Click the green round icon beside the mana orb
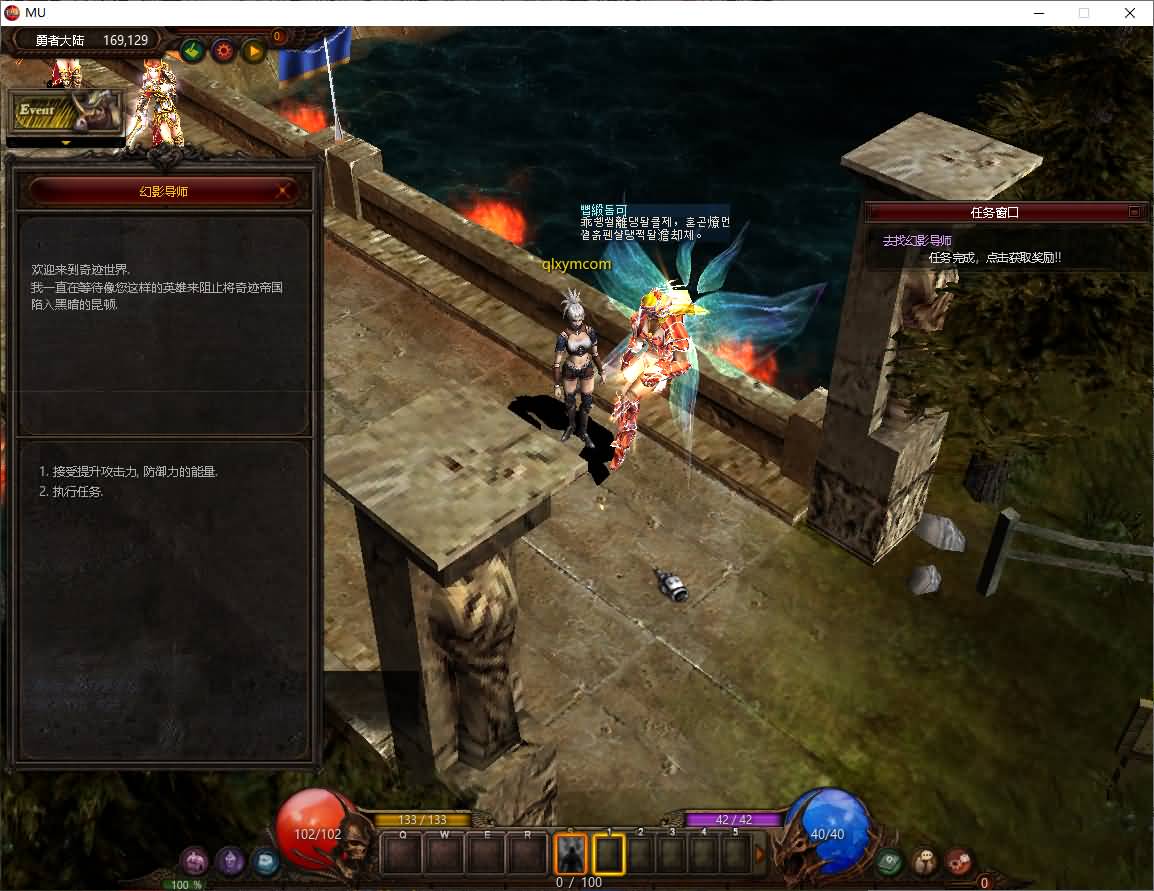The height and width of the screenshot is (891, 1154). click(889, 861)
